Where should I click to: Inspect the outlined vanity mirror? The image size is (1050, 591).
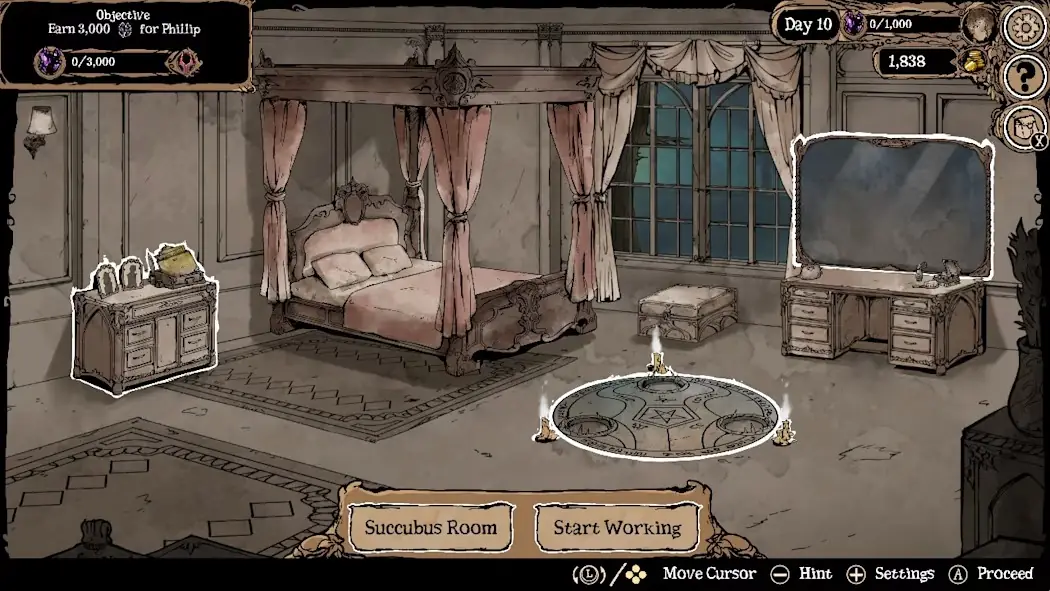coord(893,206)
